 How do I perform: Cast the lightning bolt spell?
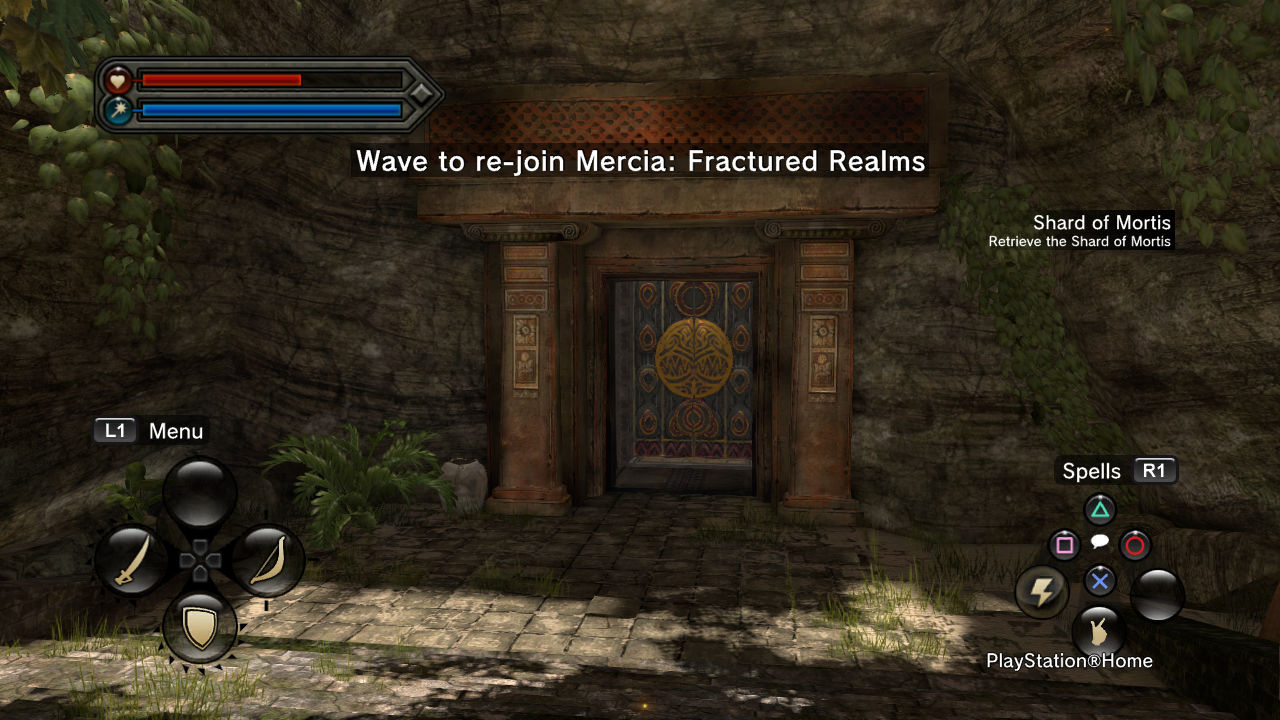tap(1042, 592)
